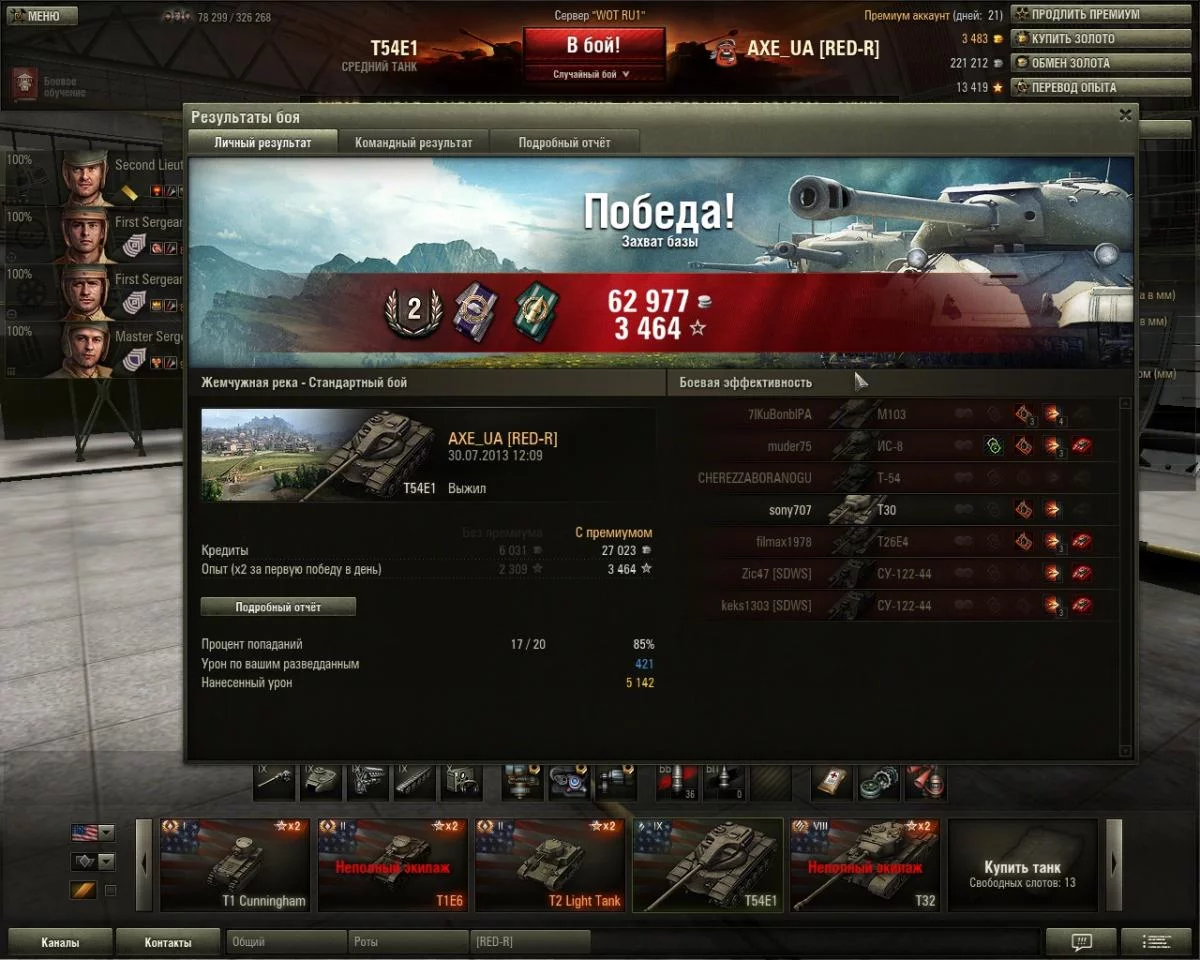Open the Контакты list

coord(167,942)
